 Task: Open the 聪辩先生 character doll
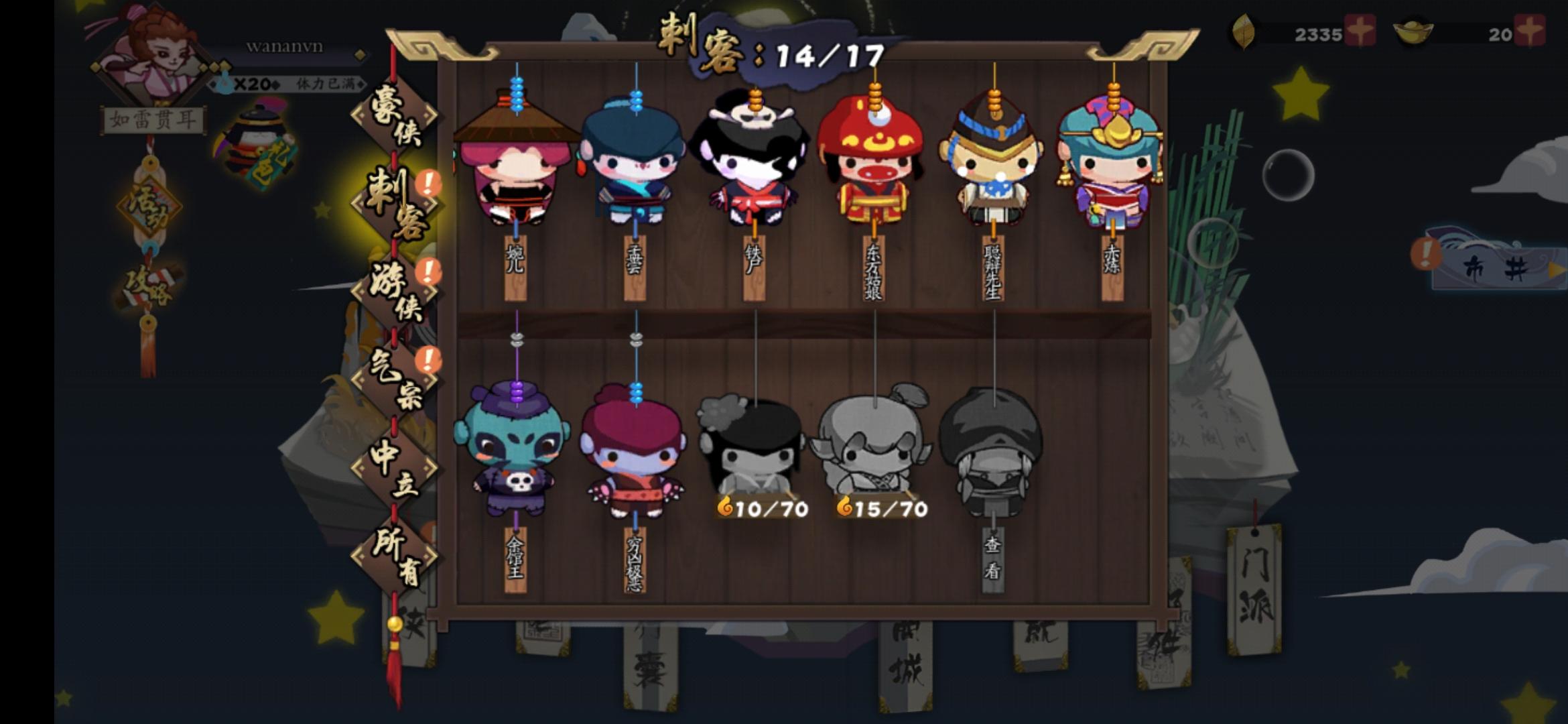click(x=992, y=168)
